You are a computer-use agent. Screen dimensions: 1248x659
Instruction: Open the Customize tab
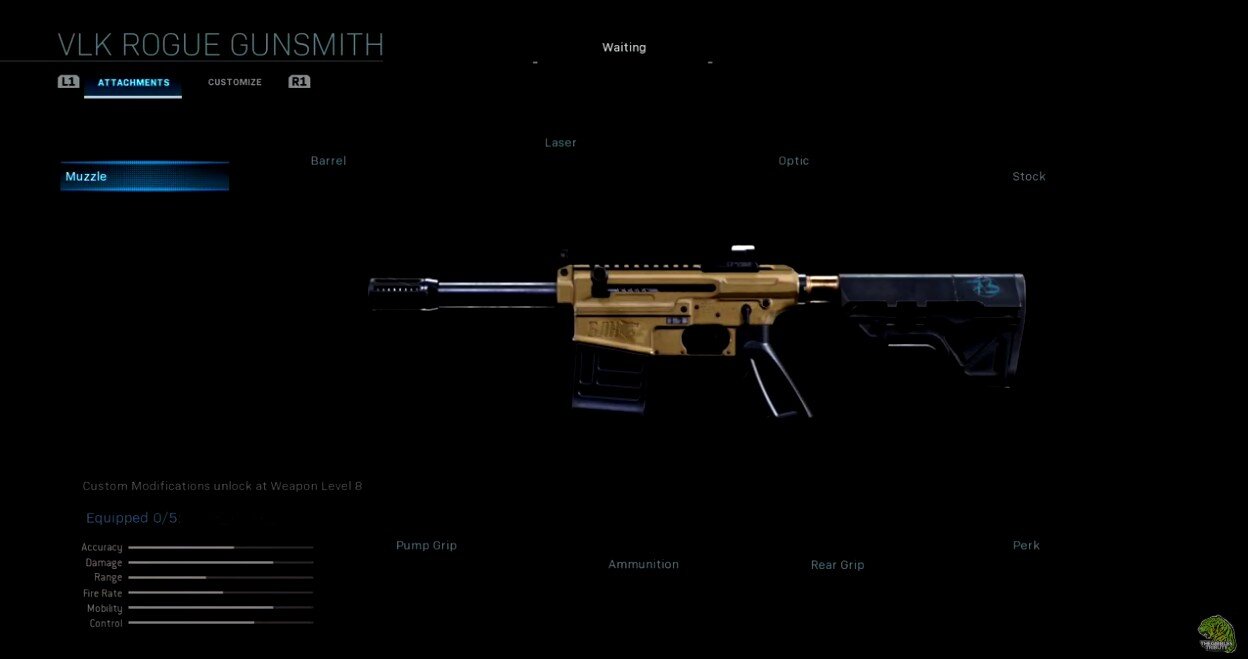[235, 82]
